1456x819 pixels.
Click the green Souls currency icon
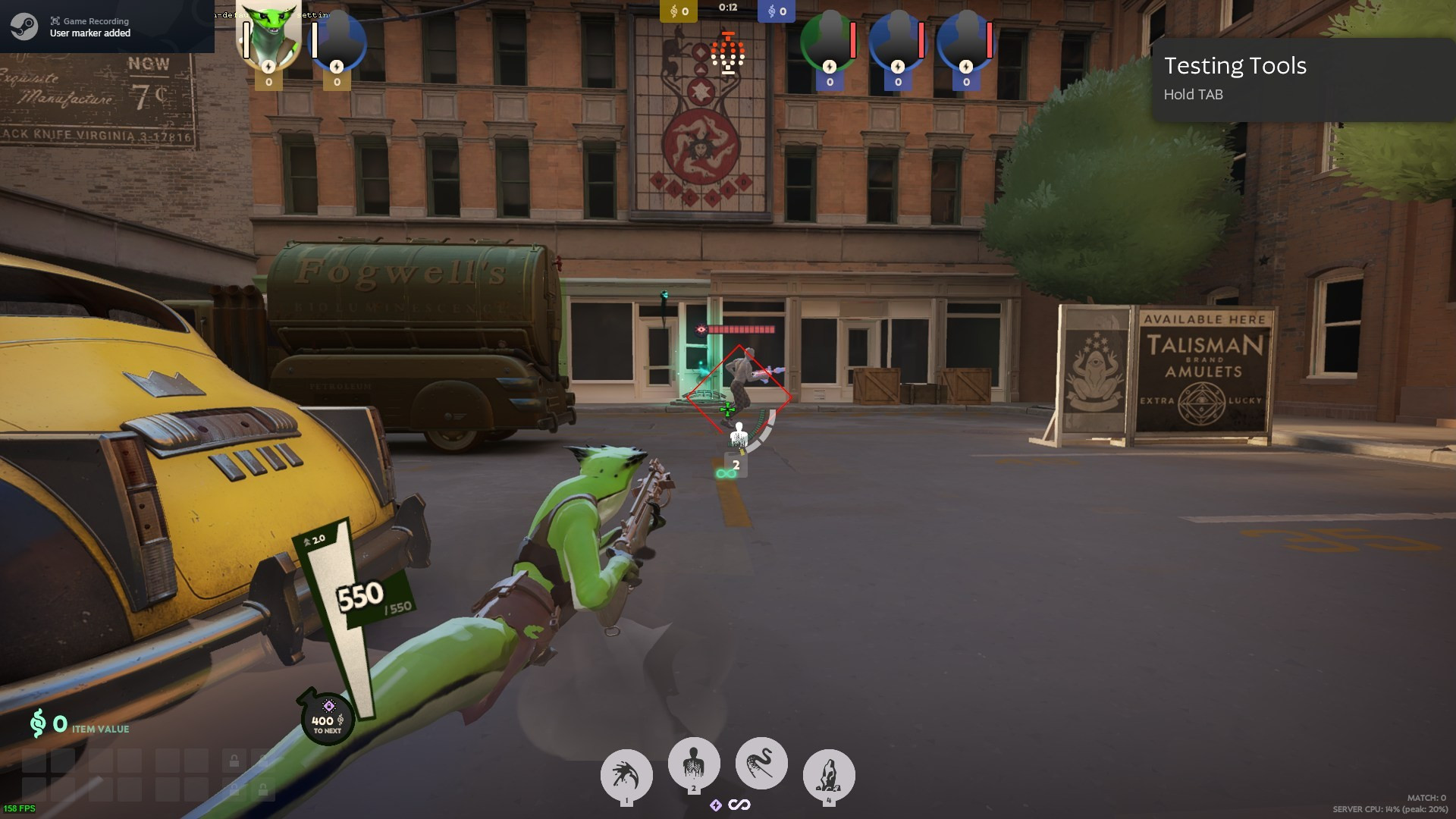click(38, 724)
